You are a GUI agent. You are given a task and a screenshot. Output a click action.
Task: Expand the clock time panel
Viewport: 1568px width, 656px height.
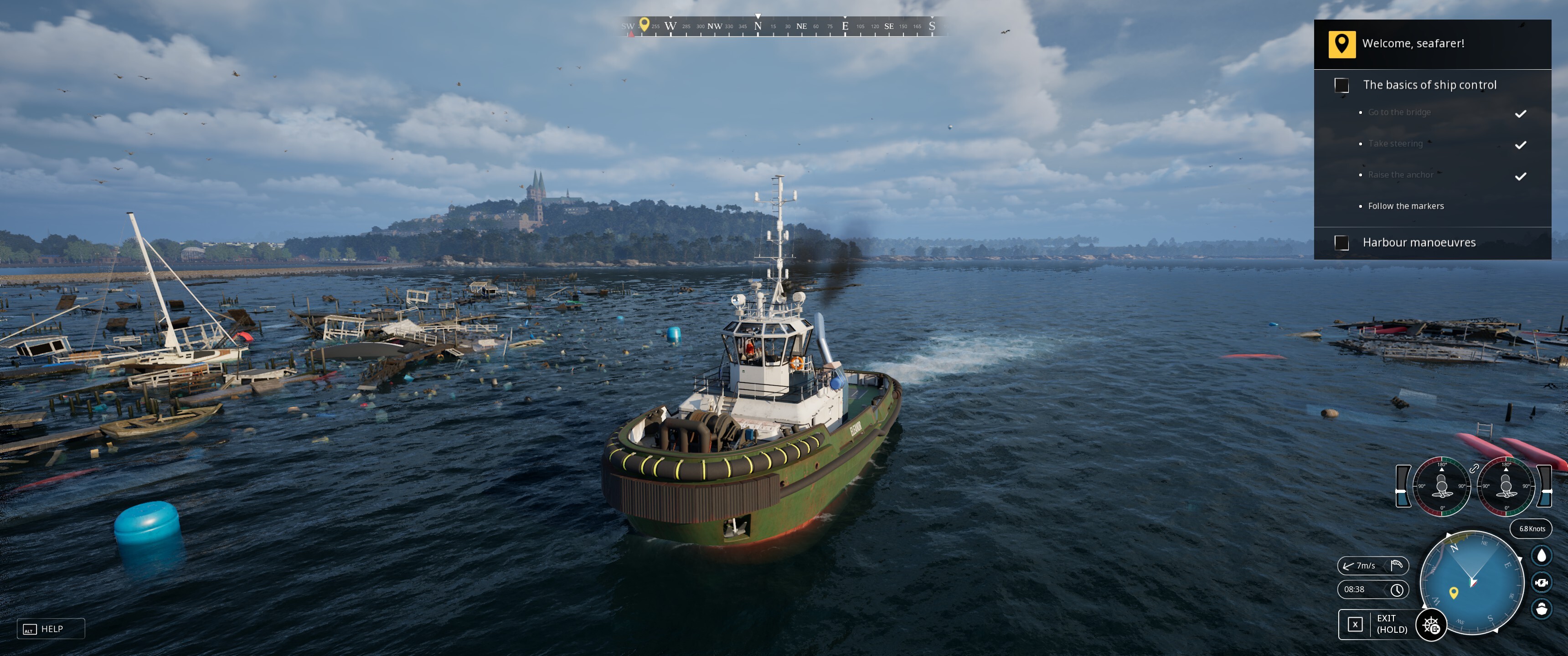[1372, 589]
